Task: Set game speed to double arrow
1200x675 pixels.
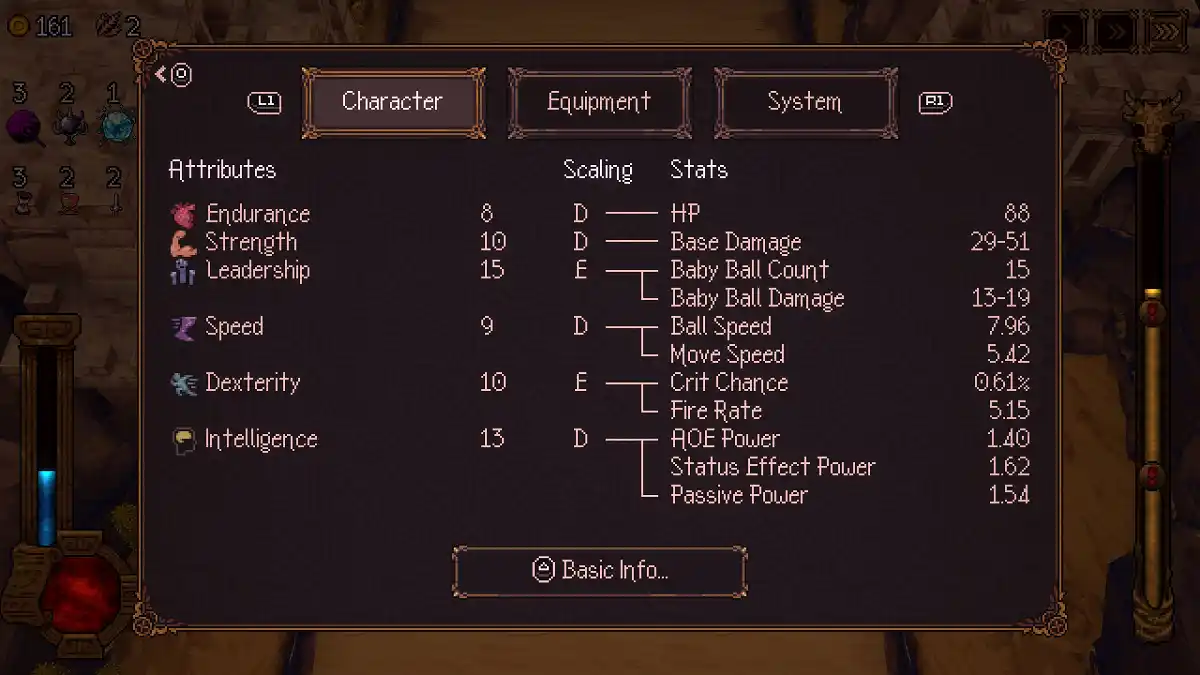Action: pos(1115,32)
